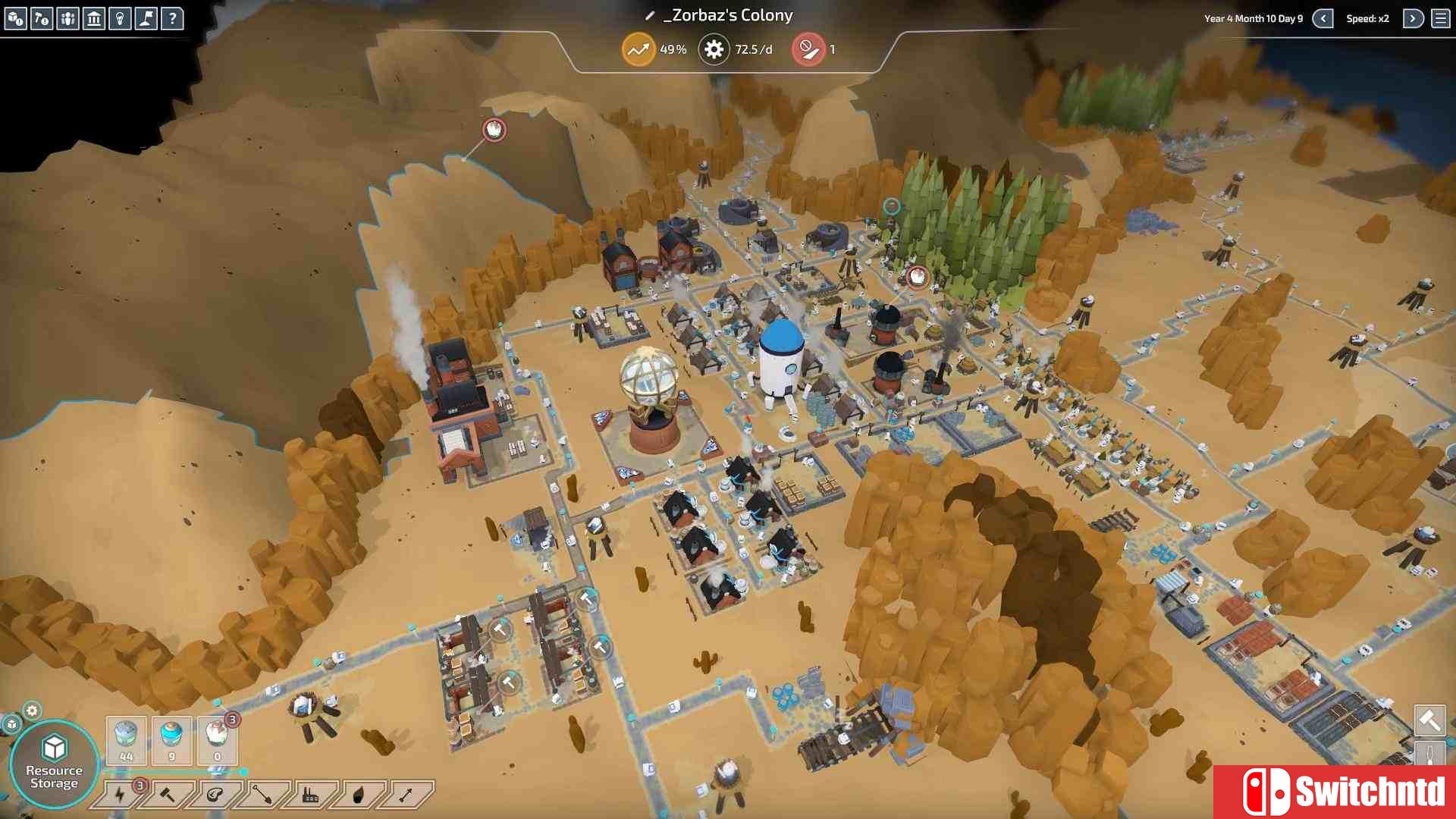Toggle the coal drop resource category
Viewport: 1456px width, 819px height.
pos(360,795)
